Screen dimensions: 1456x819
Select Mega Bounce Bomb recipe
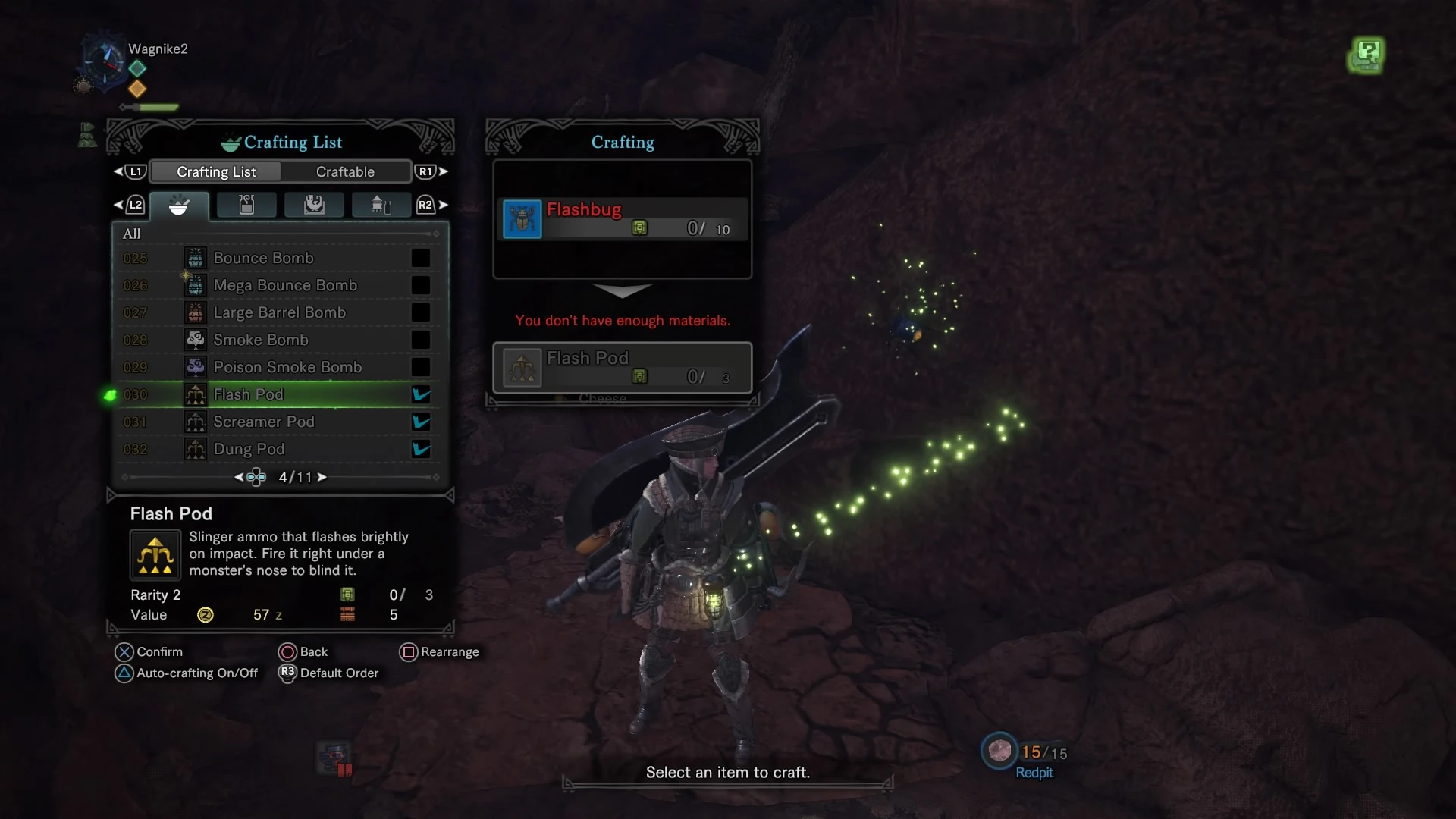pyautogui.click(x=284, y=285)
